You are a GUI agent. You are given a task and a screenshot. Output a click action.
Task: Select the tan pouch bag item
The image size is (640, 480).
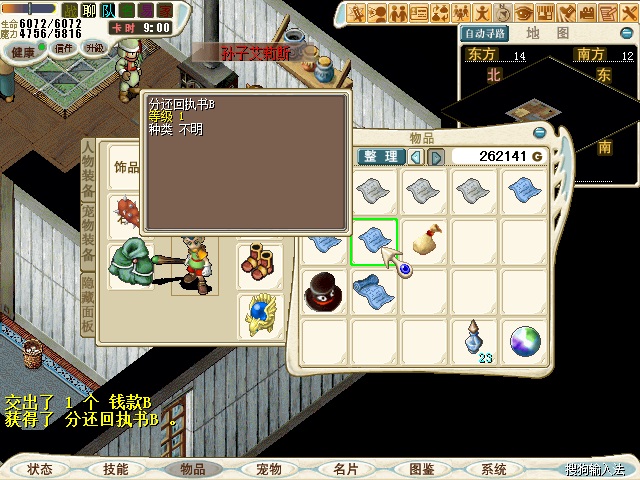tap(424, 242)
